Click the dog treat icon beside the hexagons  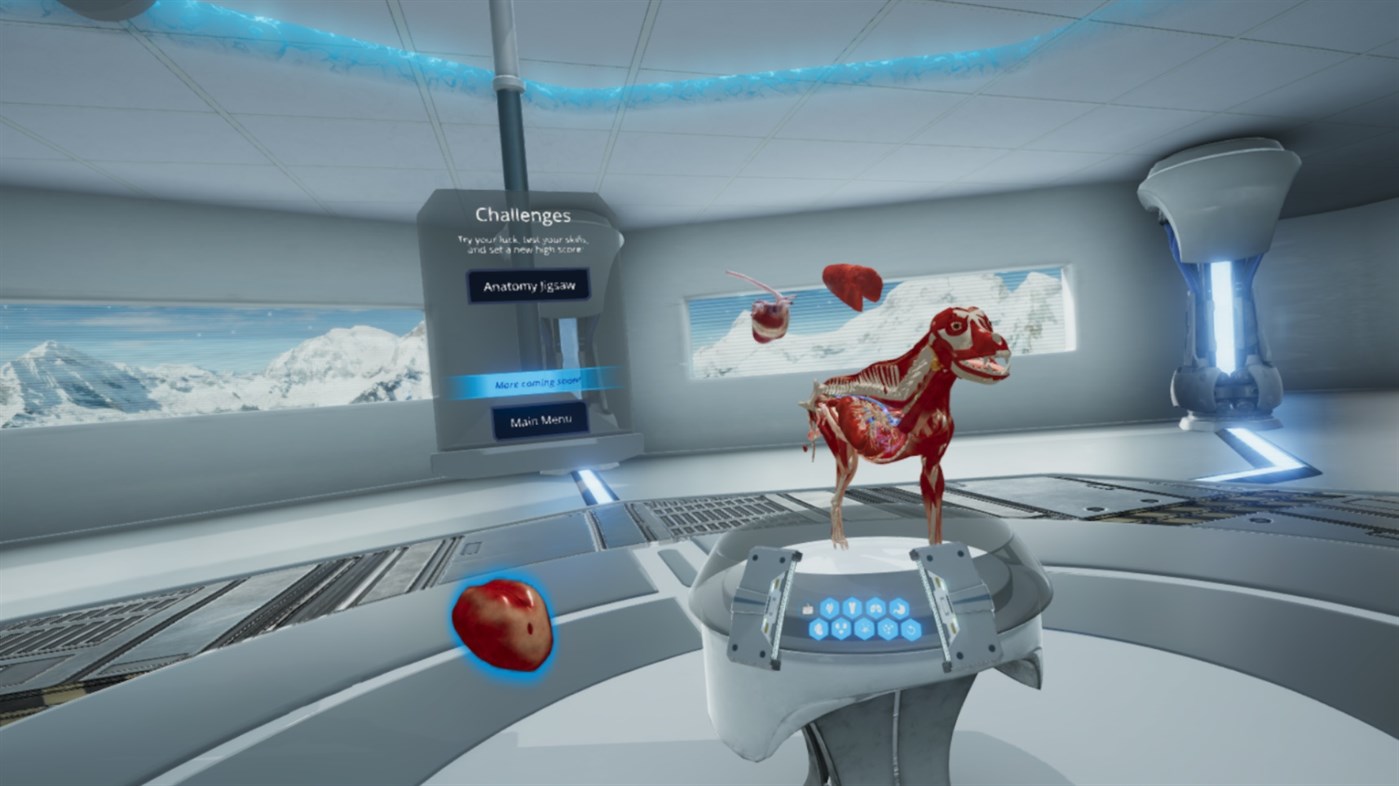coord(807,610)
